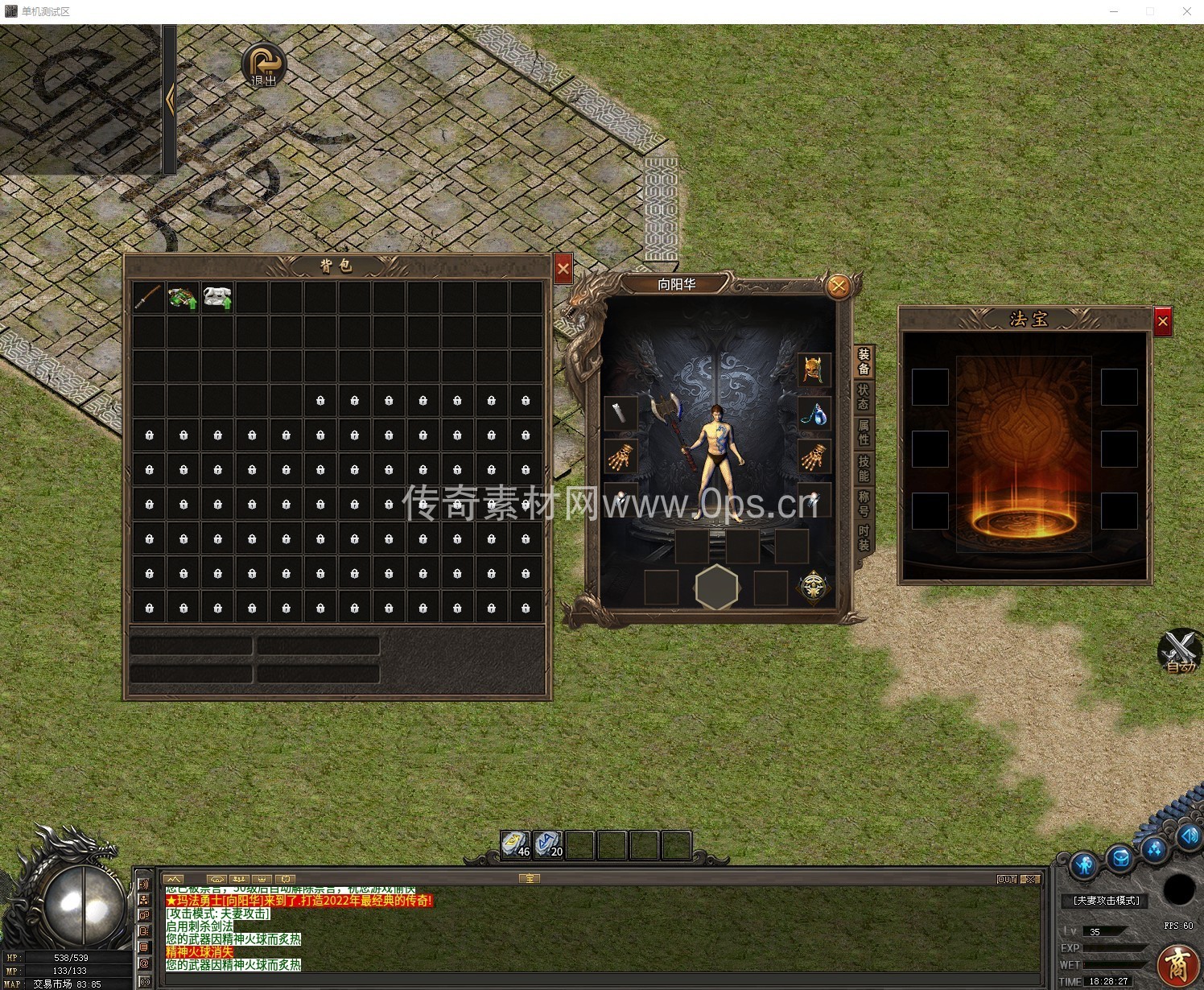Use the hotbar scroll with count 46

(515, 844)
